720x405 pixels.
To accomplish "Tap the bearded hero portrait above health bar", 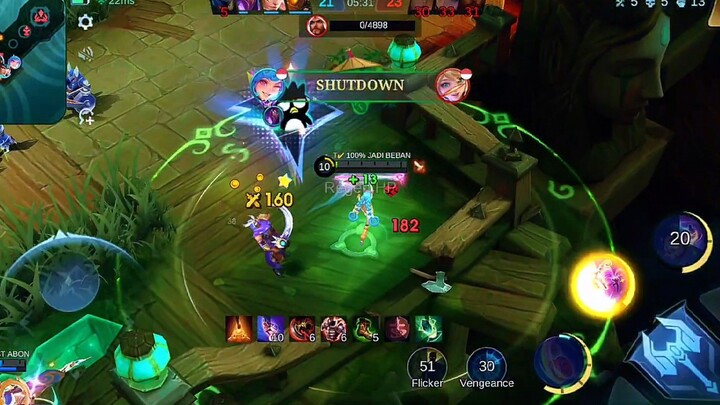I will tap(318, 25).
